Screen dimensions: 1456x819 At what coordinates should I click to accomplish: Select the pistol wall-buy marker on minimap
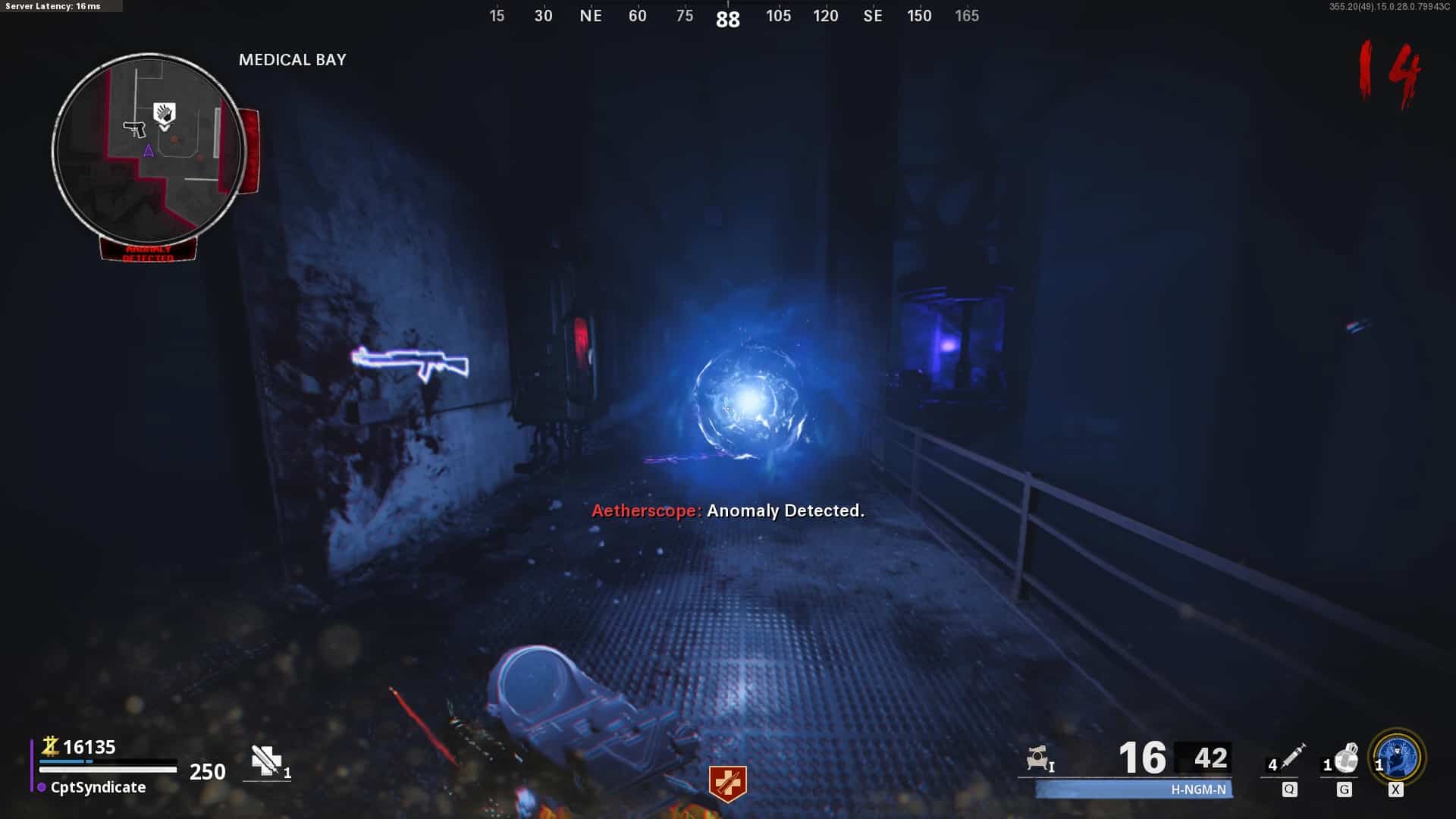[x=135, y=129]
